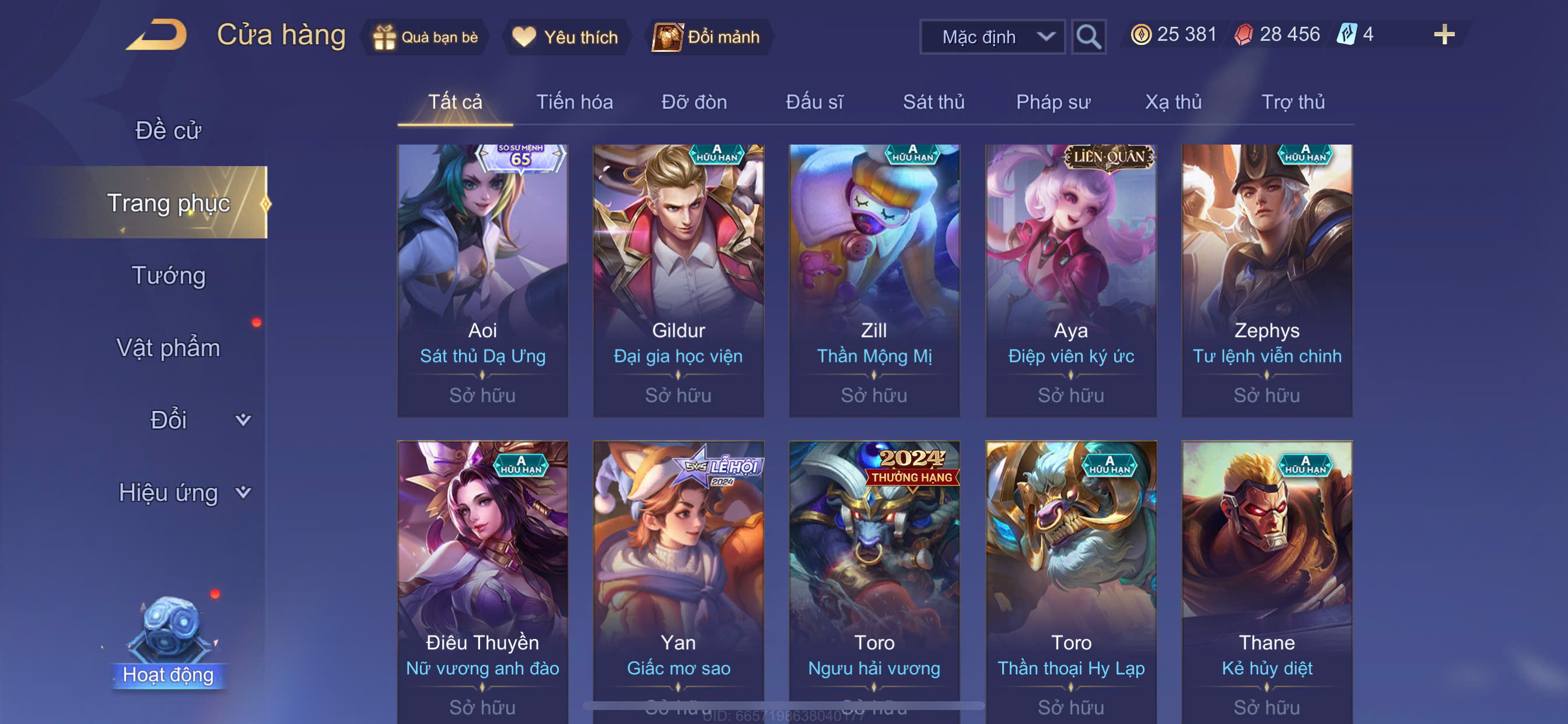Add currency with the plus button
The image size is (1568, 724).
(x=1443, y=34)
